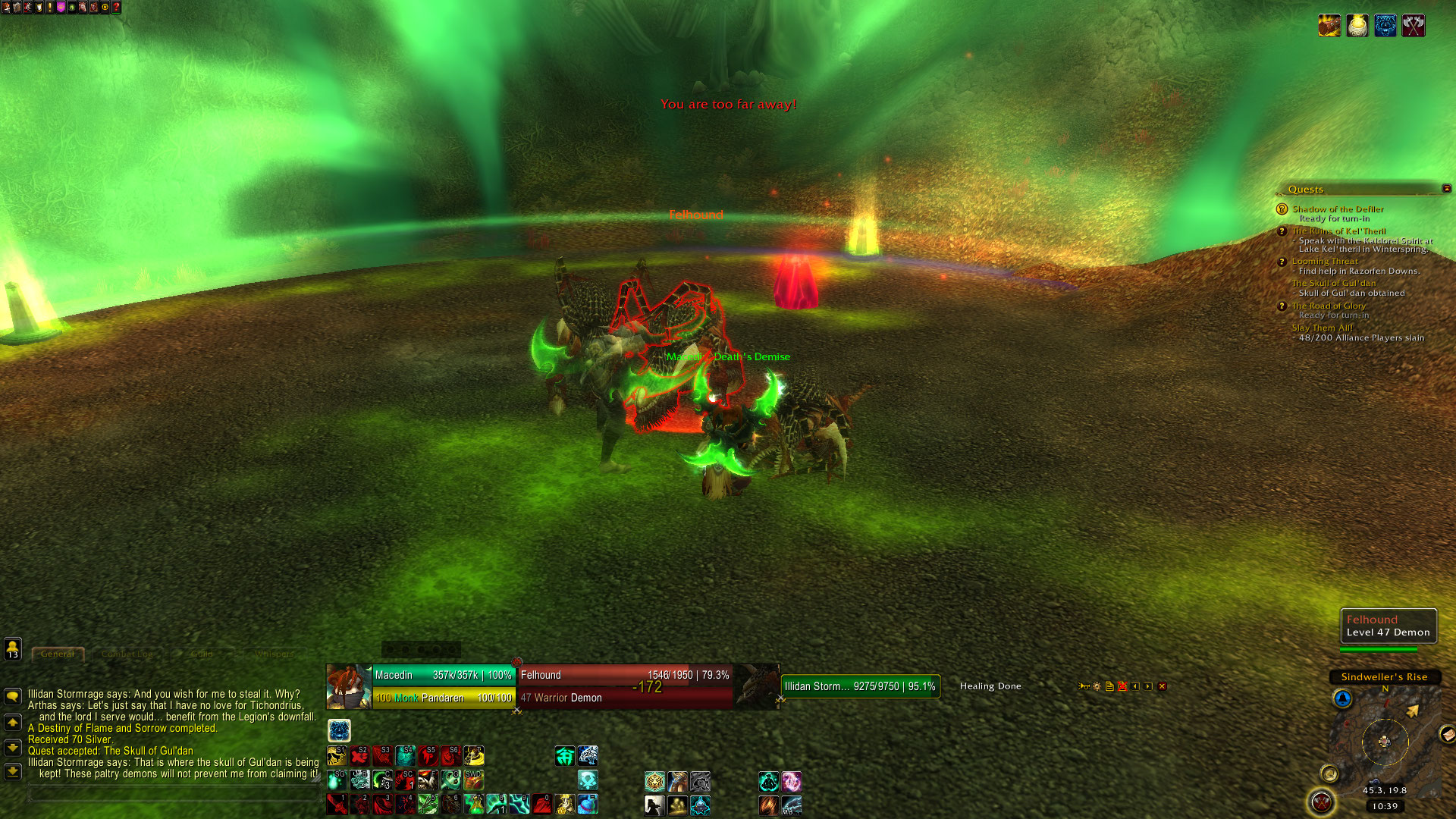Use the green potion flask in slot 7
This screenshot has width=1456, height=819.
[474, 804]
